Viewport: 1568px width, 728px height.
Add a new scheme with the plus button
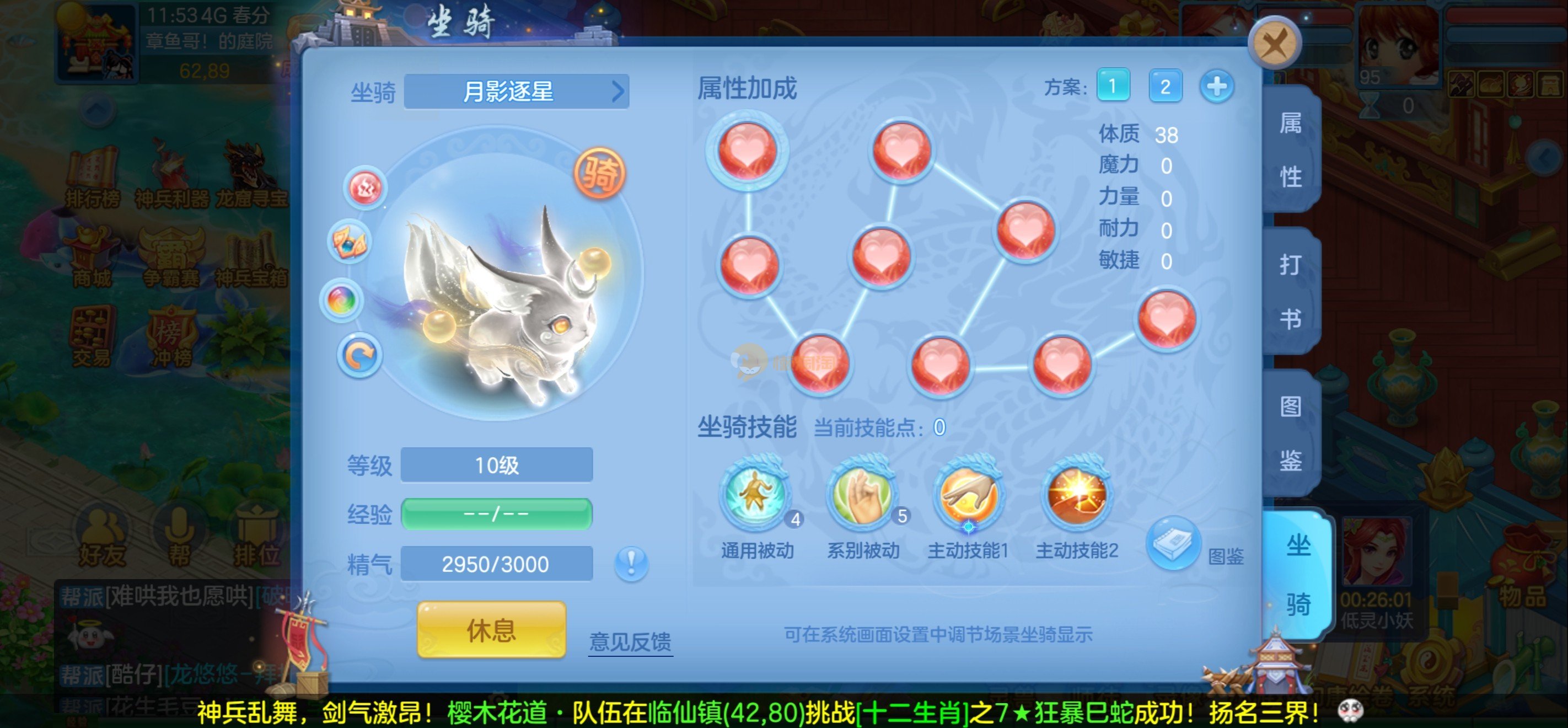pyautogui.click(x=1216, y=86)
